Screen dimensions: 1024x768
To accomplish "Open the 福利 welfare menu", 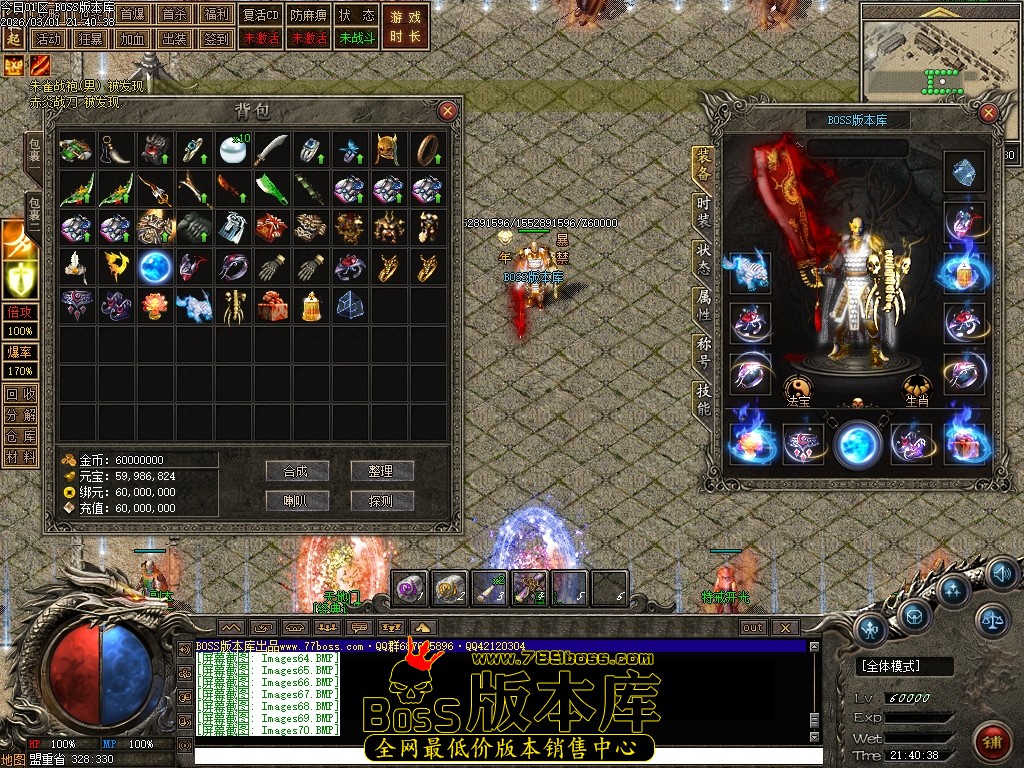I will [215, 15].
